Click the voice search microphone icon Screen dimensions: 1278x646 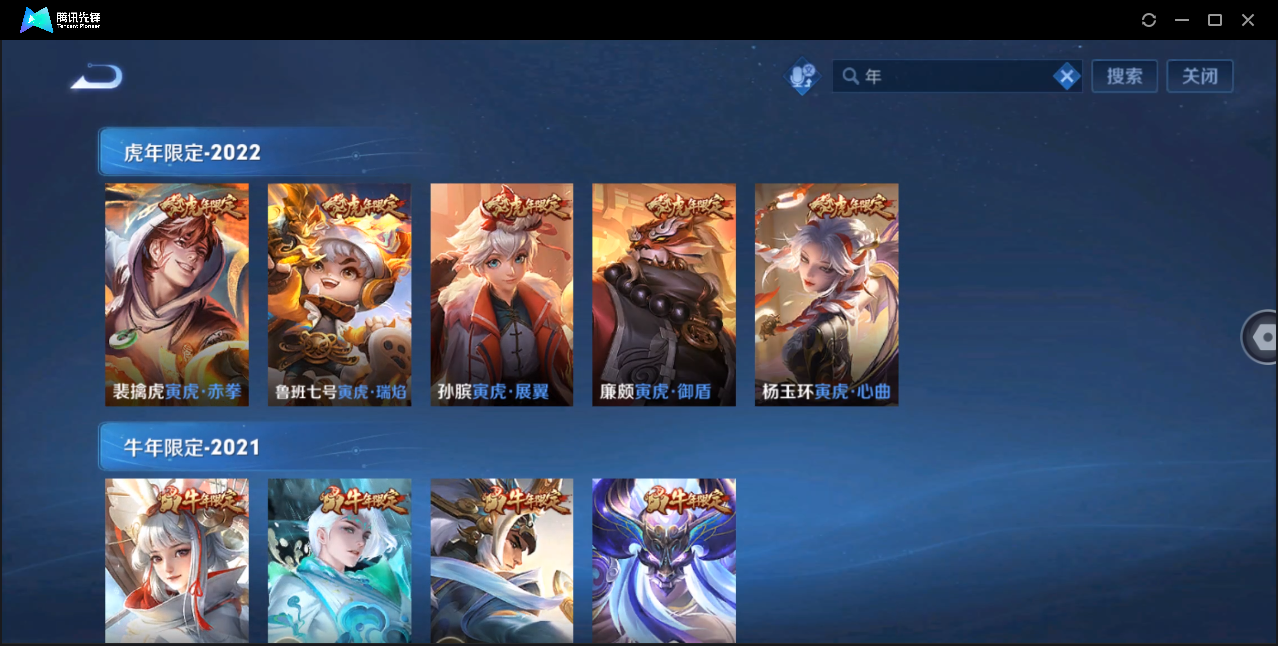(802, 77)
